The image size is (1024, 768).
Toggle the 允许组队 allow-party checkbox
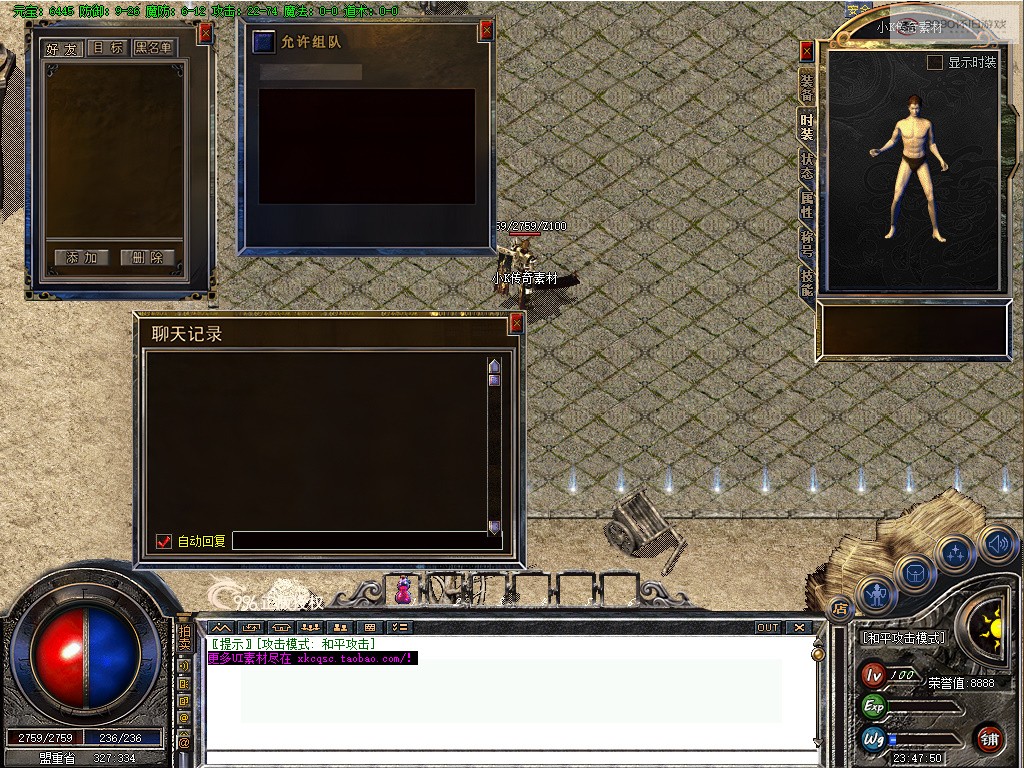(x=263, y=42)
